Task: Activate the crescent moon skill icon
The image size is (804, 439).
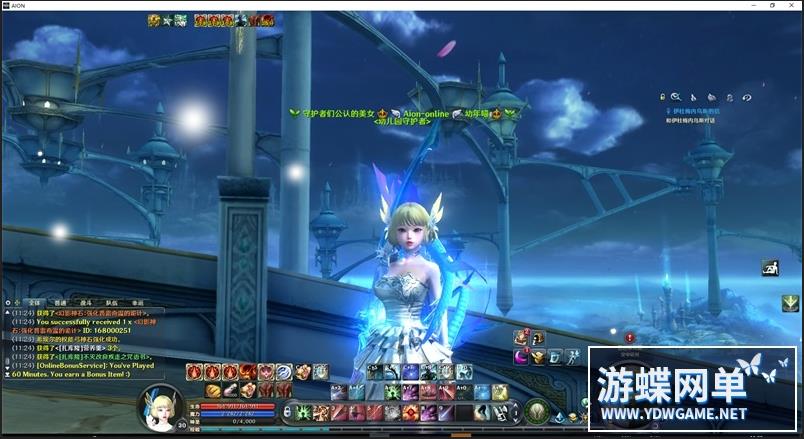Action: (521, 356)
